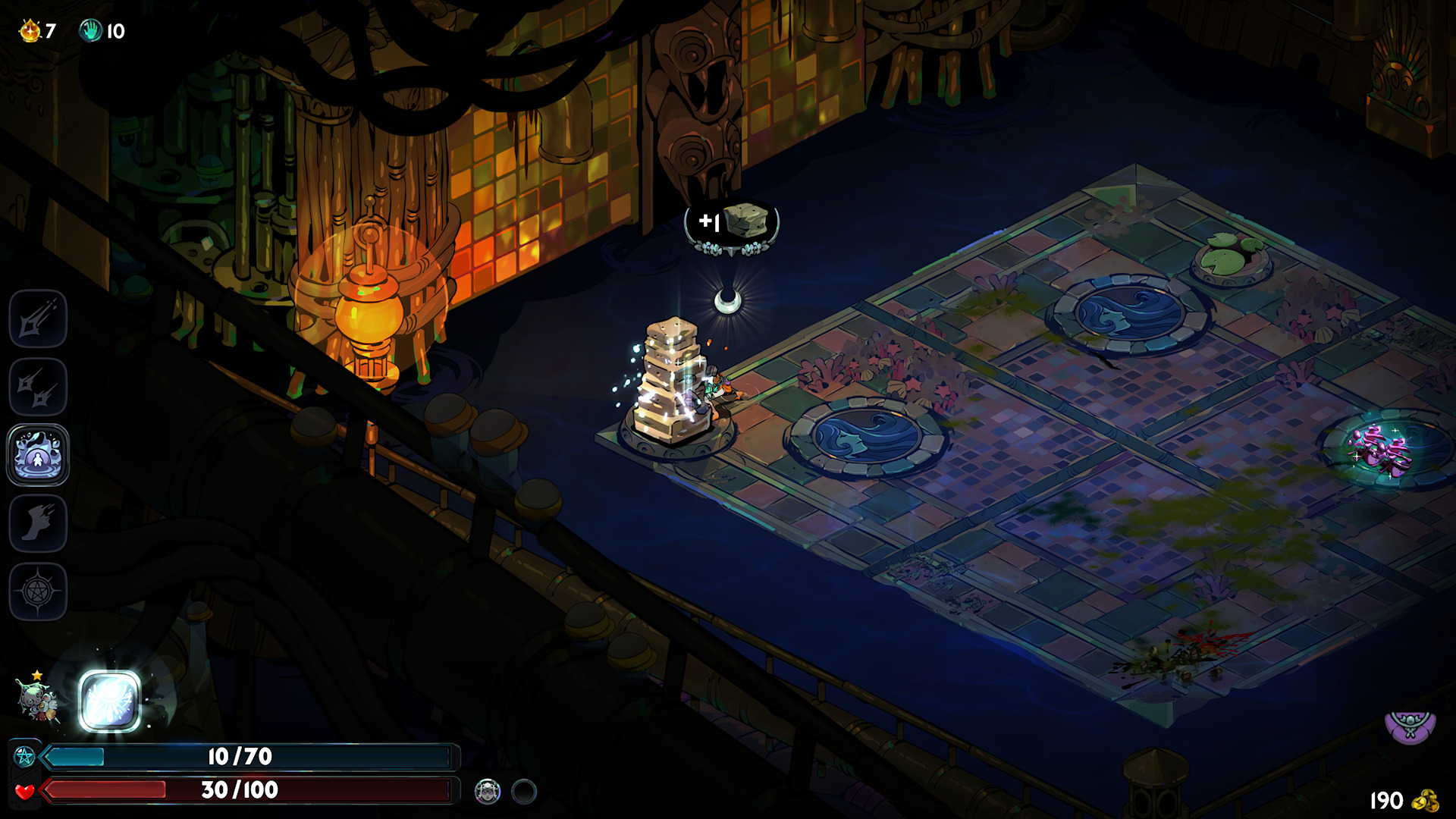1456x819 pixels.
Task: Inspect the starred keepsake icon
Action: [36, 698]
